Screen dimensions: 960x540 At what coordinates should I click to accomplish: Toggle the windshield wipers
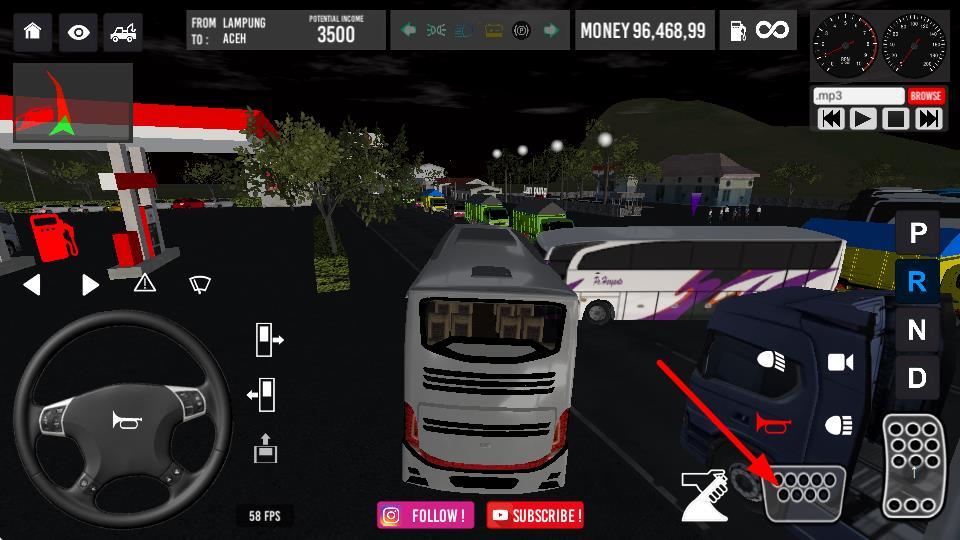[x=200, y=284]
